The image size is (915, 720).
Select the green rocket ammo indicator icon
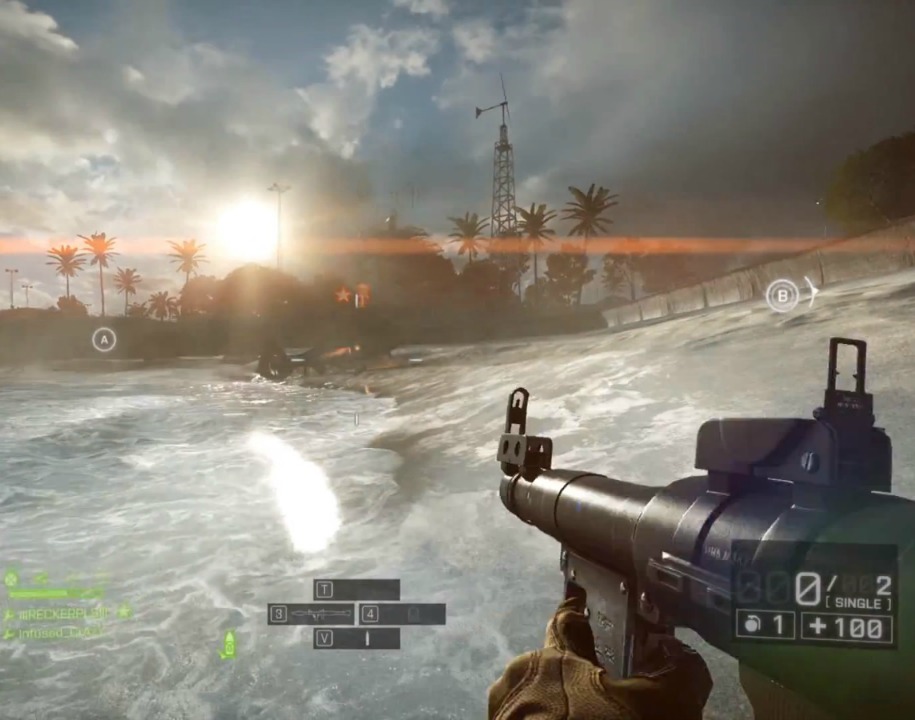[x=229, y=644]
